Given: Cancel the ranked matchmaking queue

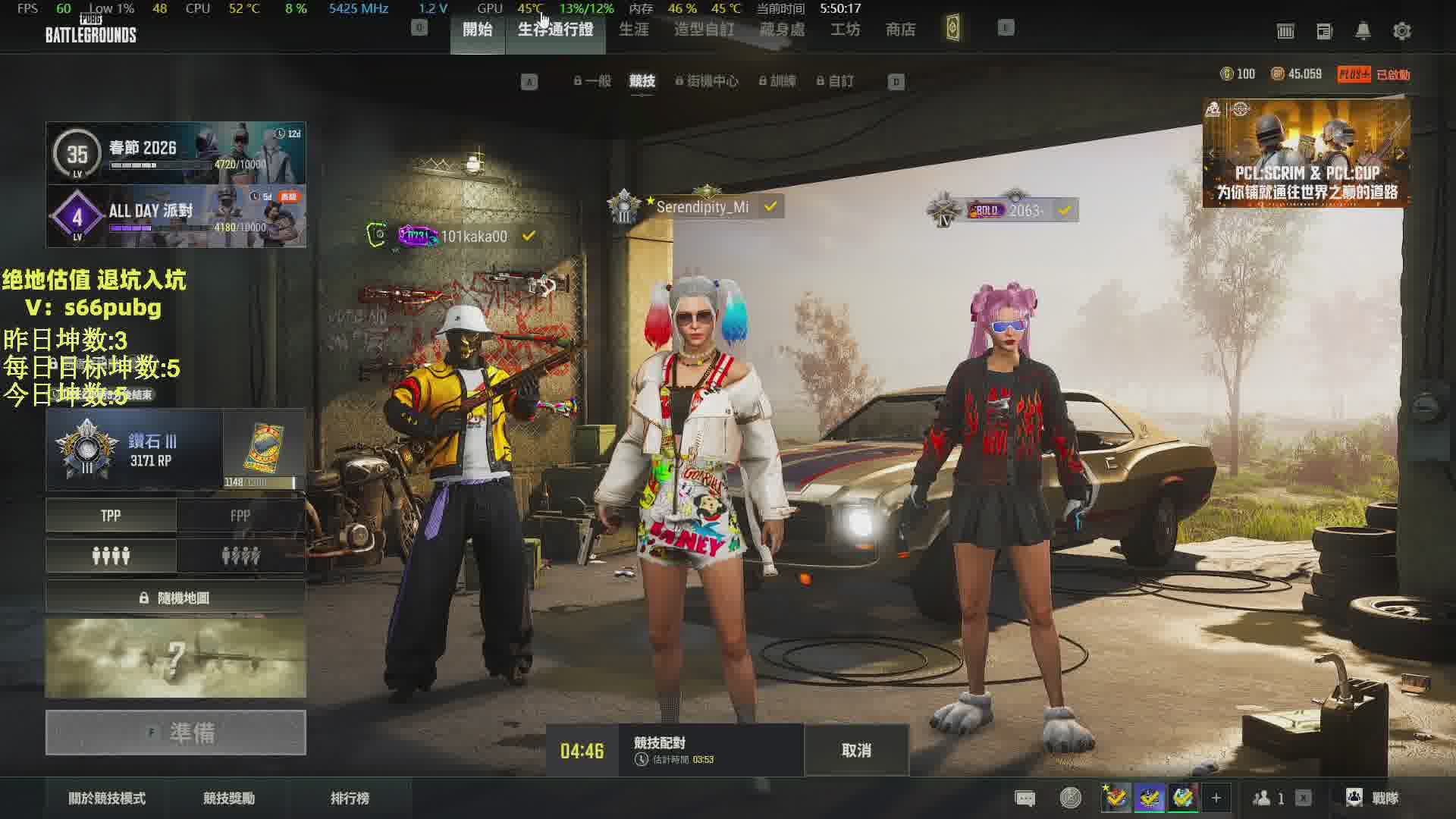Looking at the screenshot, I should pyautogui.click(x=856, y=750).
